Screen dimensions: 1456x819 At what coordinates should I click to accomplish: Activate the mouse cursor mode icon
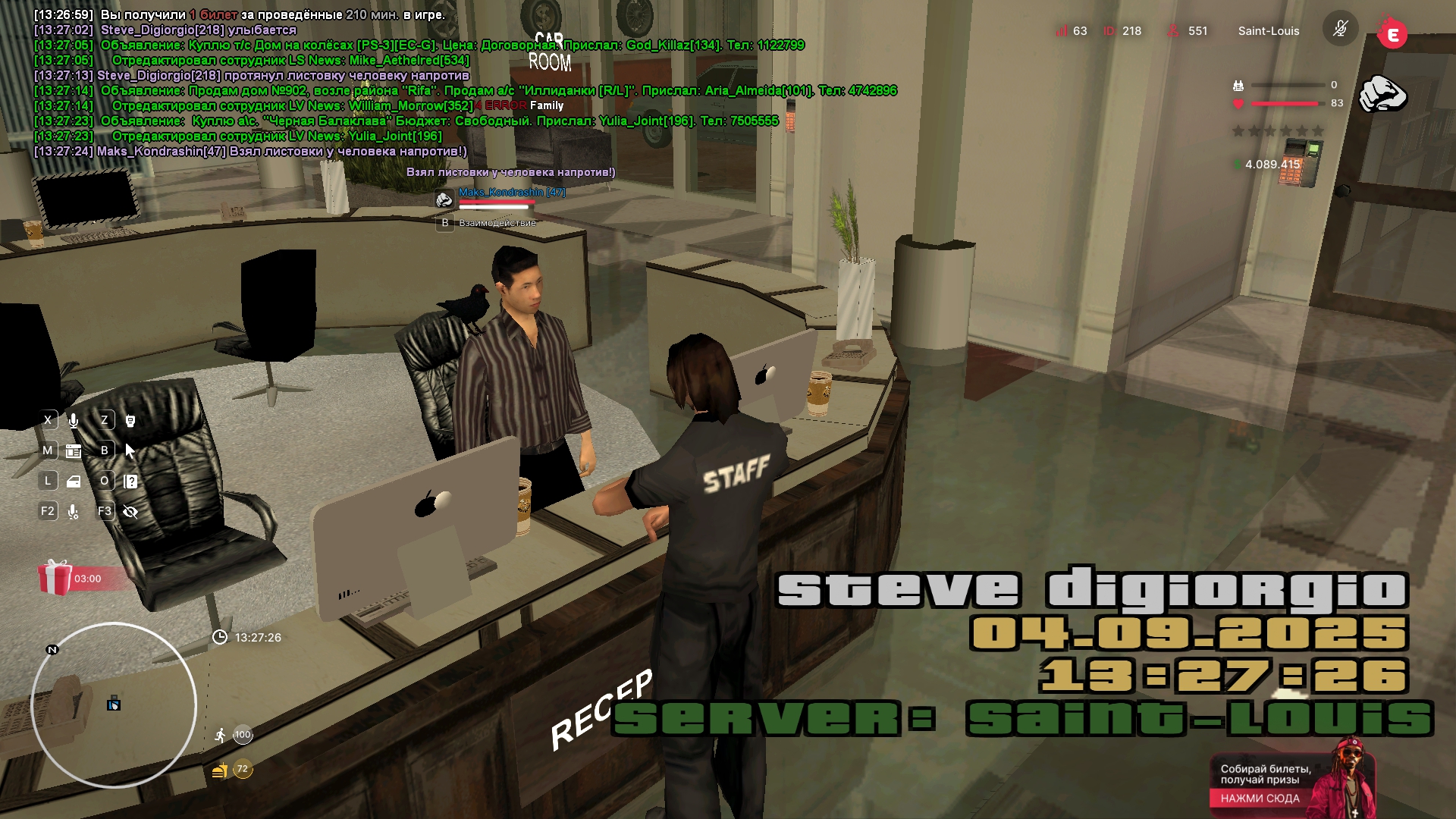130,450
